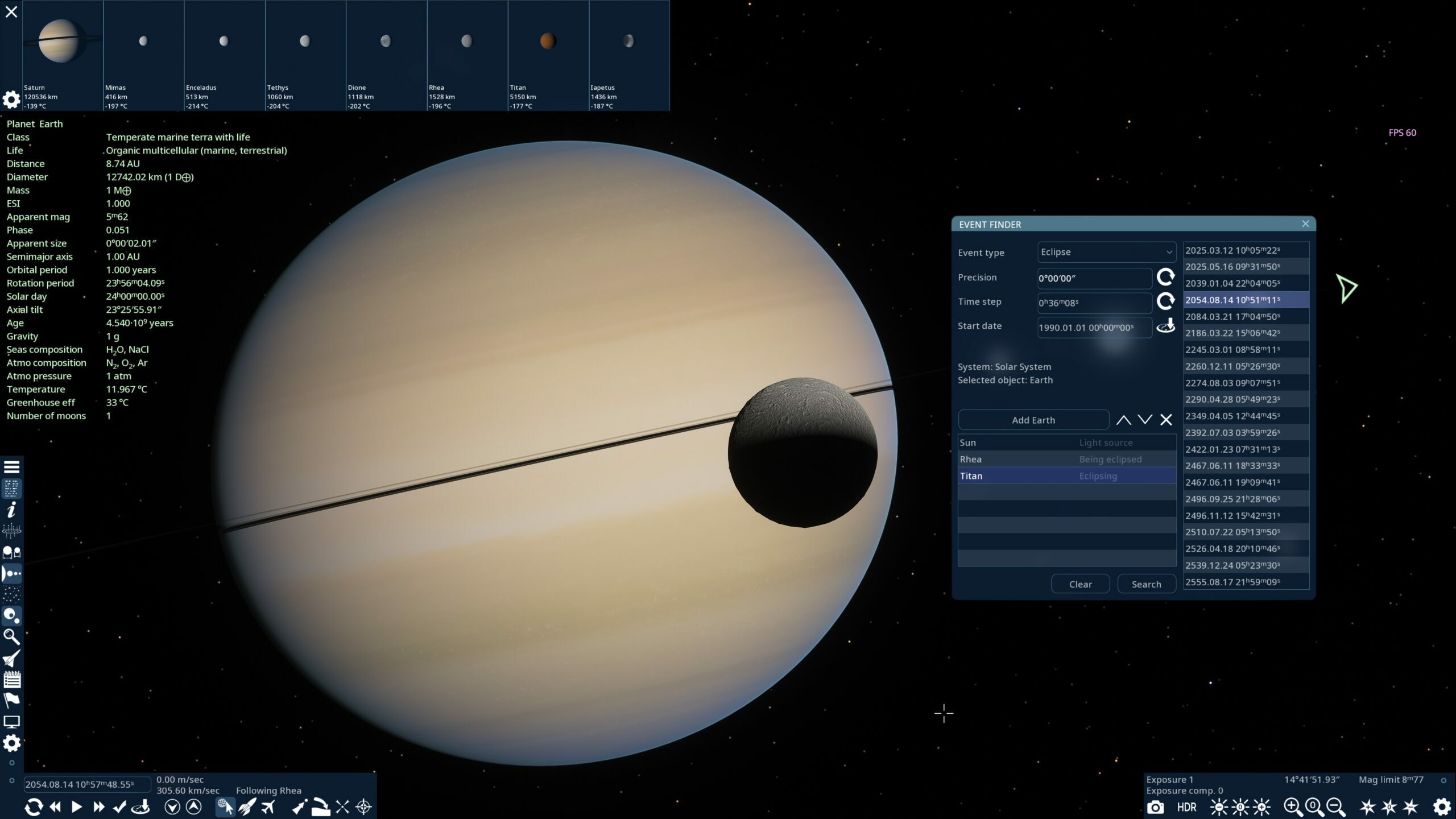The width and height of the screenshot is (1456, 819).
Task: Open the journal notepad icon on the sidebar
Action: (11, 680)
